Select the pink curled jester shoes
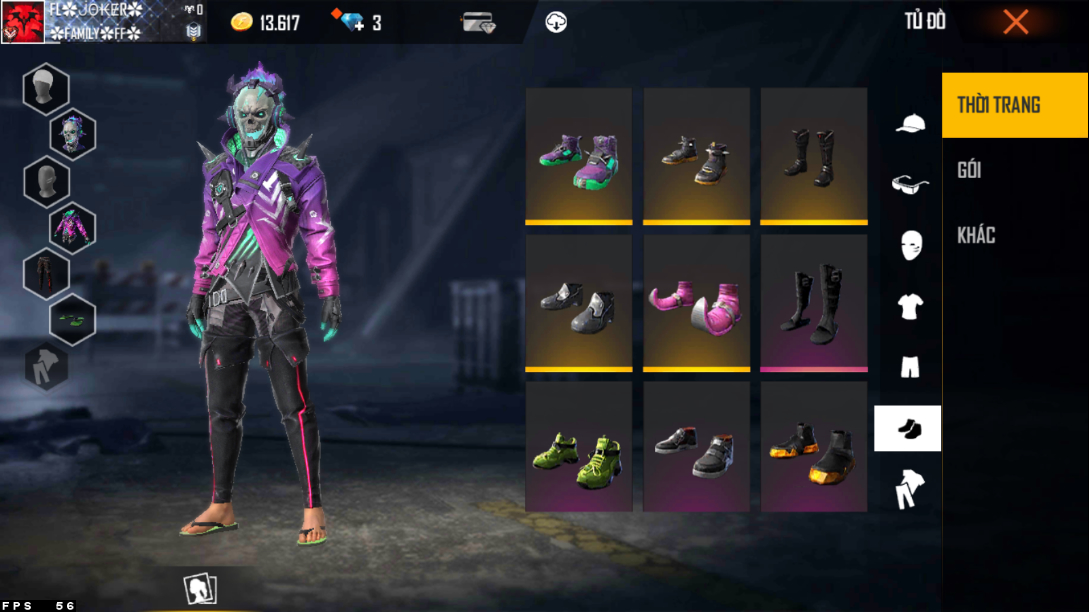 click(696, 302)
